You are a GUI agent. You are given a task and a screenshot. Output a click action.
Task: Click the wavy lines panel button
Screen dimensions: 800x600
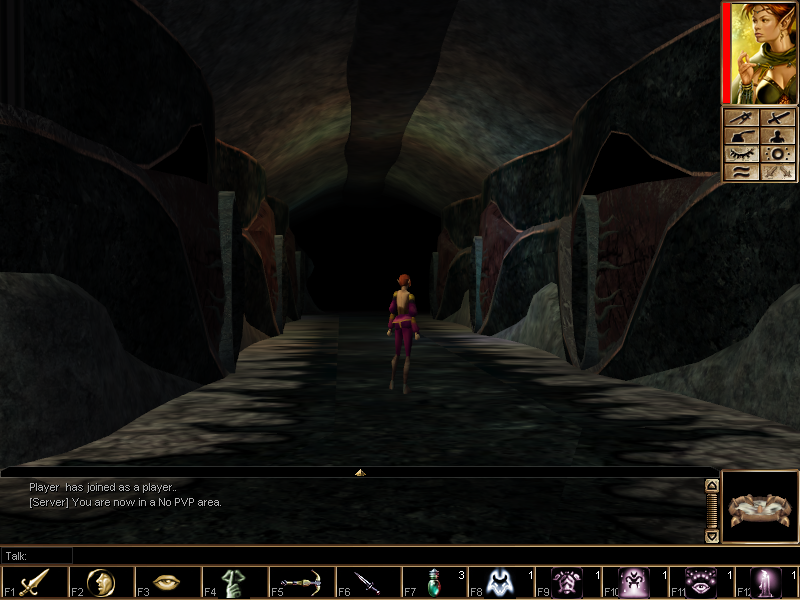742,173
